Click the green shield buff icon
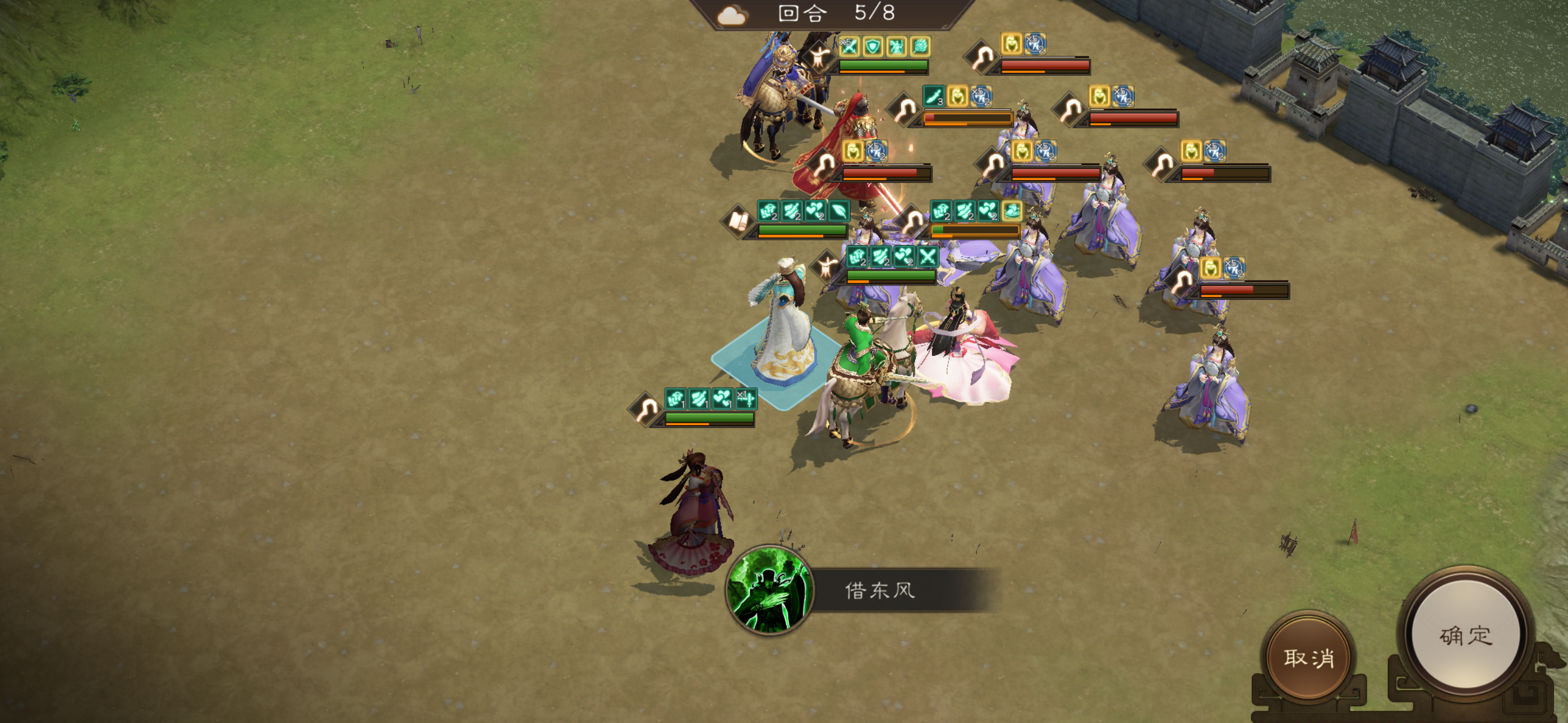The width and height of the screenshot is (1568, 723). 874,47
